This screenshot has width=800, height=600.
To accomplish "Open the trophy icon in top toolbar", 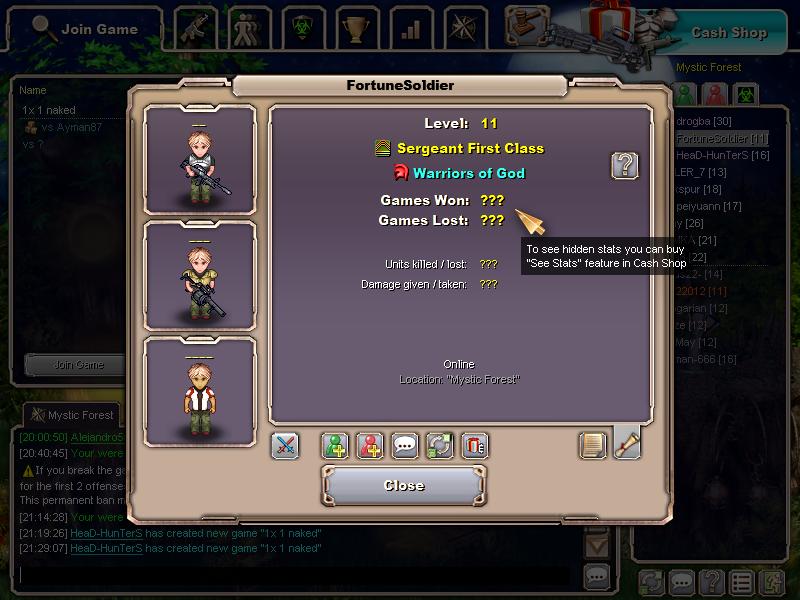I will coord(355,29).
